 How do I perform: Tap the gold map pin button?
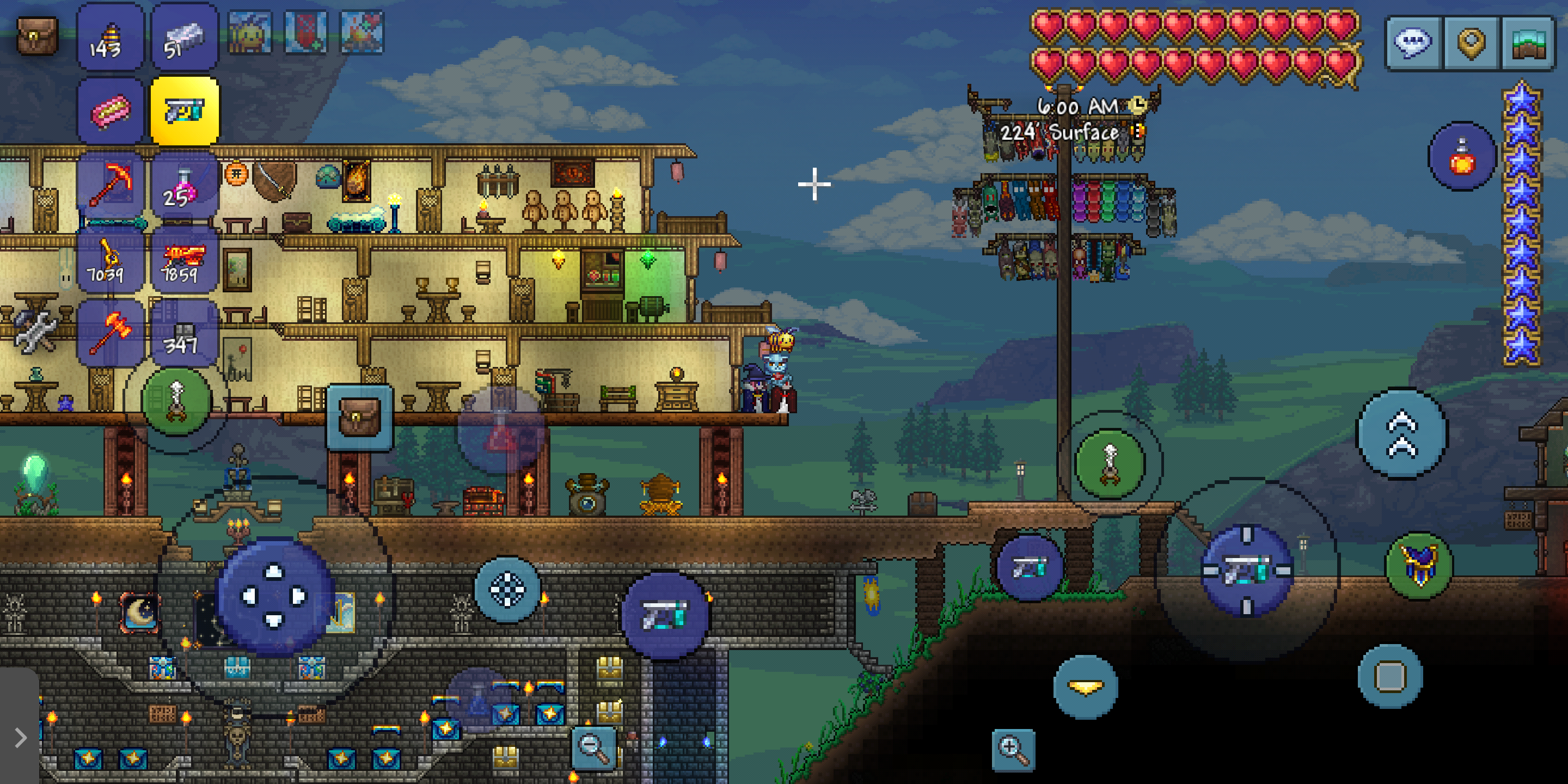click(1471, 42)
